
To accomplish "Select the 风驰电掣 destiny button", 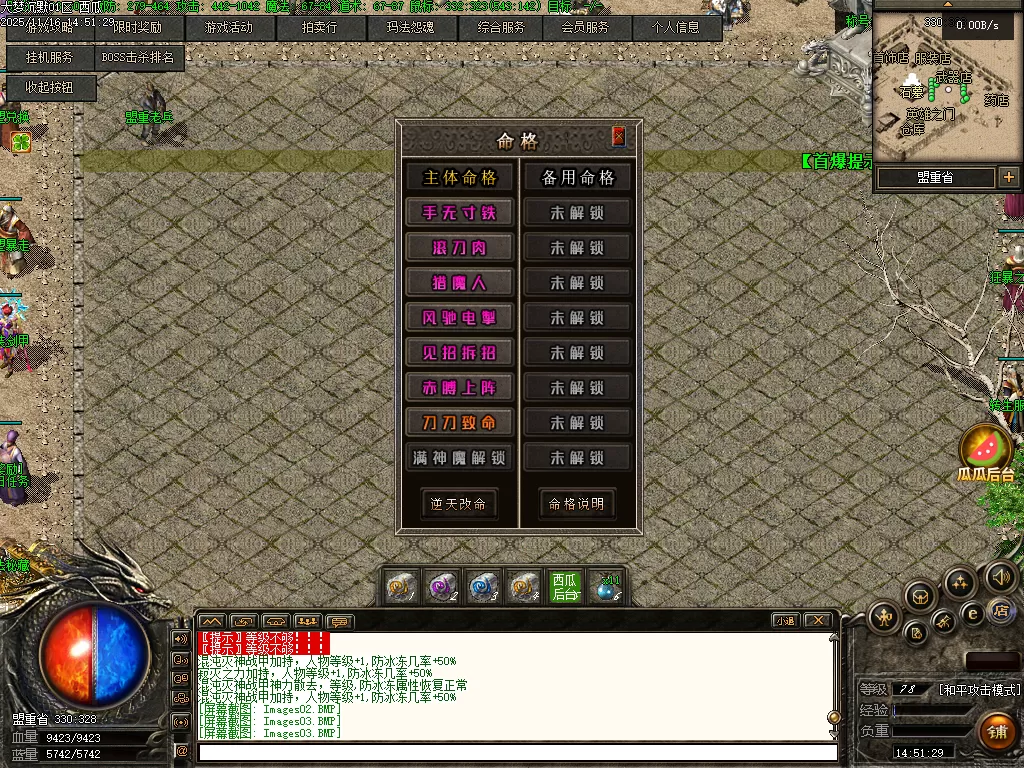I will pyautogui.click(x=459, y=318).
